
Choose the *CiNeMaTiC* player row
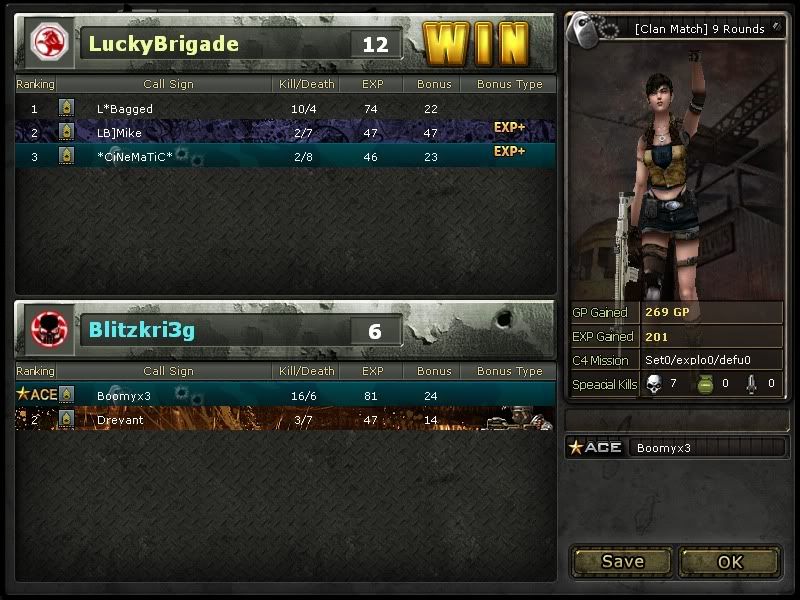284,155
